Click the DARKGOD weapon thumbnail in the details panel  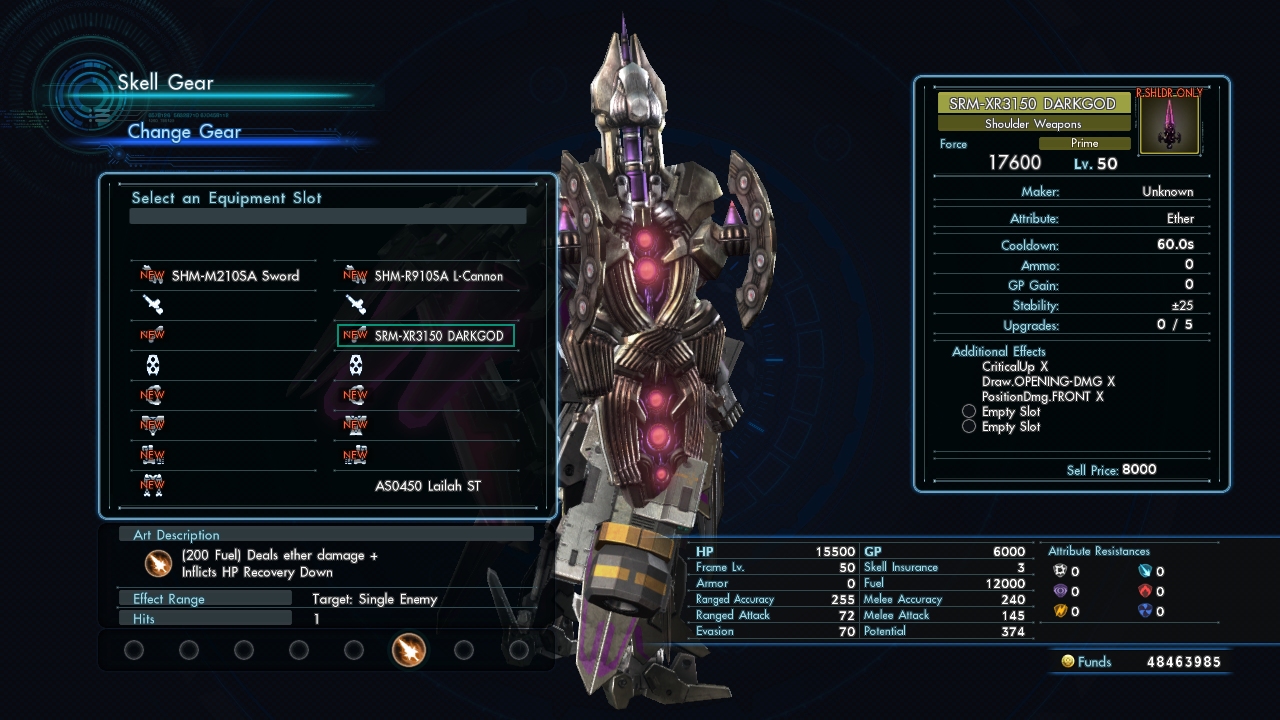tap(1169, 125)
